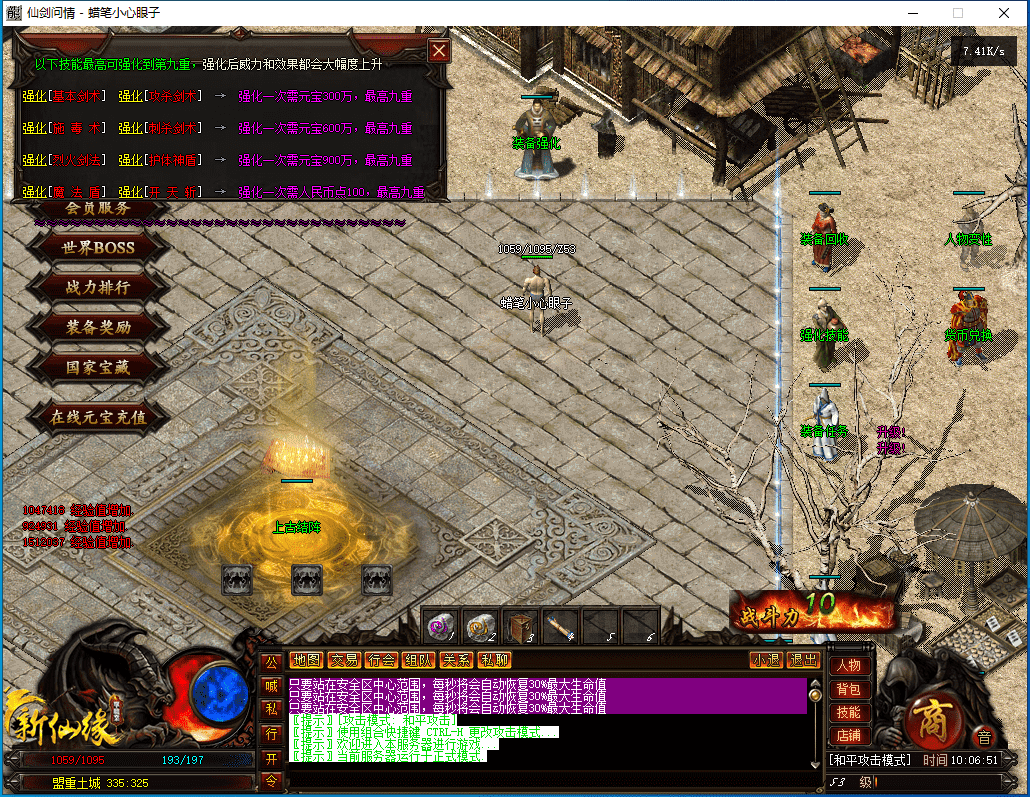
Task: Open the 组队 party panel
Action: click(417, 660)
